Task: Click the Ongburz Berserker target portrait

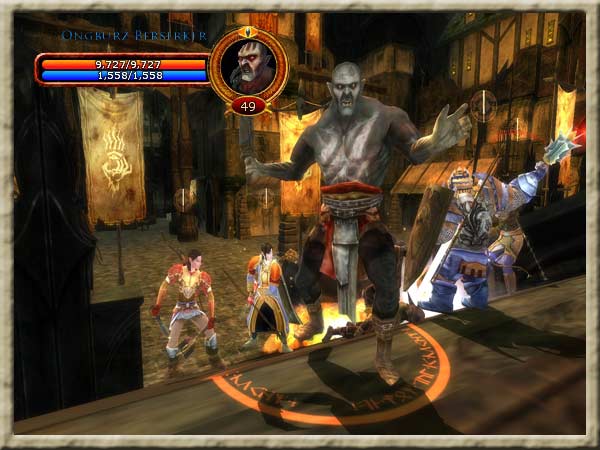Action: (249, 66)
